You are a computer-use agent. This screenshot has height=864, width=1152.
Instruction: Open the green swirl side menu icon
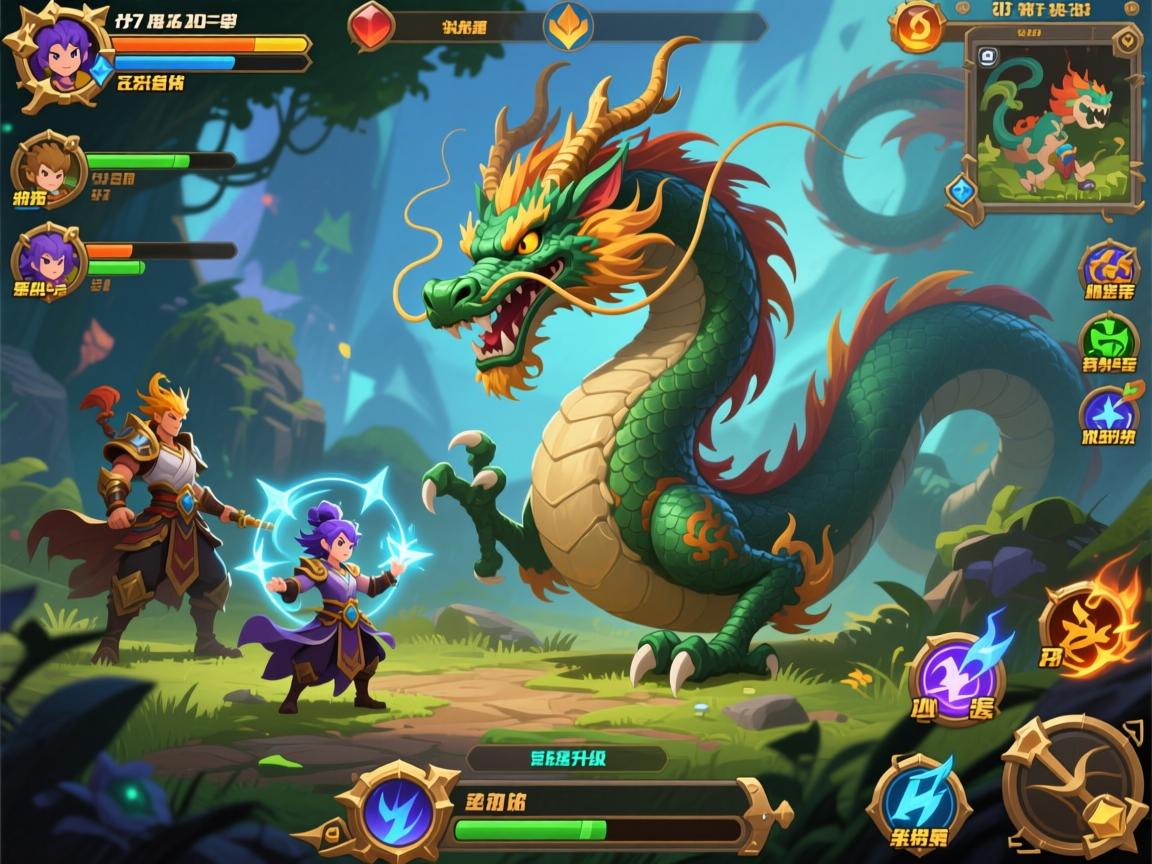[1109, 340]
